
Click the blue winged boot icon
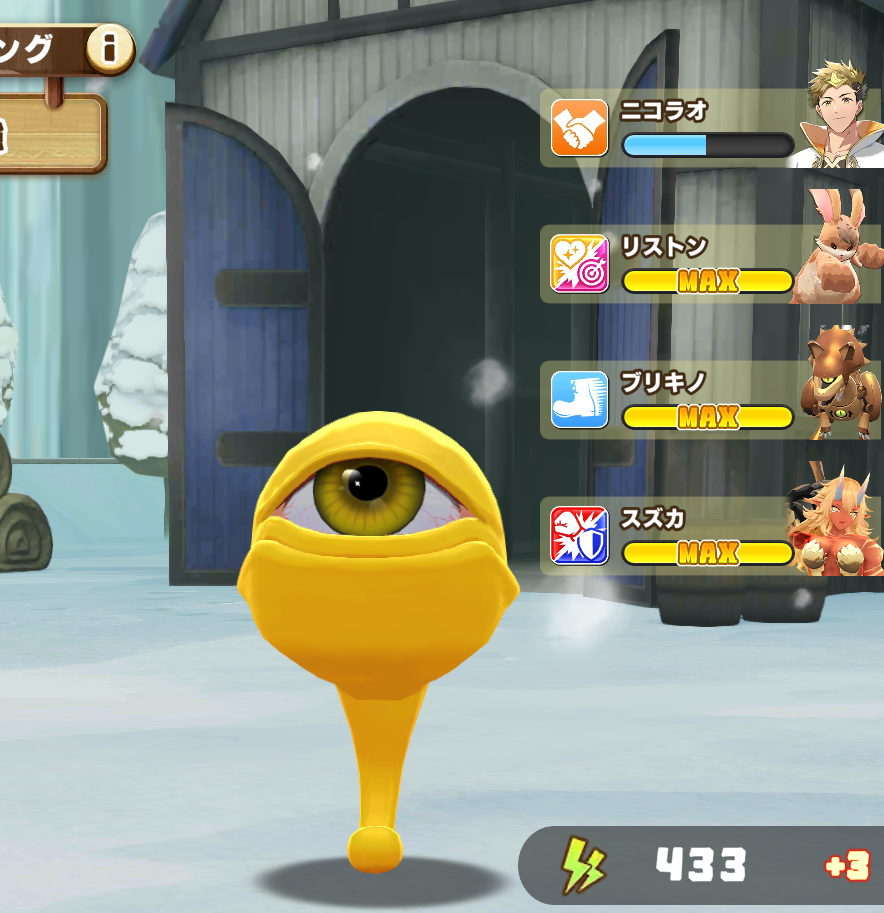(579, 400)
